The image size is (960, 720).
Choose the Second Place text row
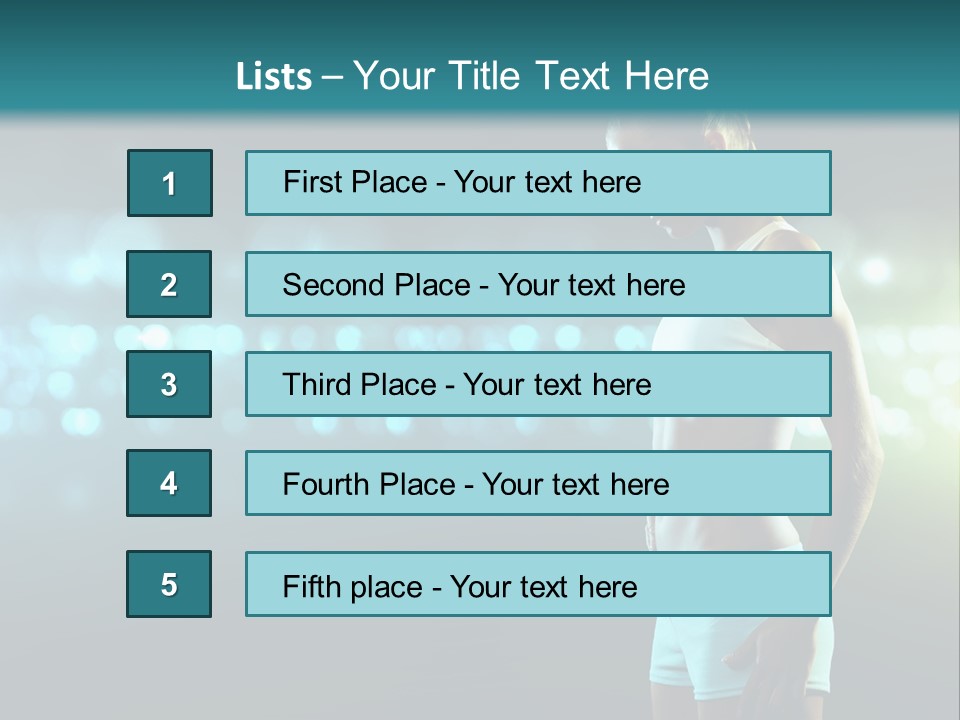click(538, 284)
